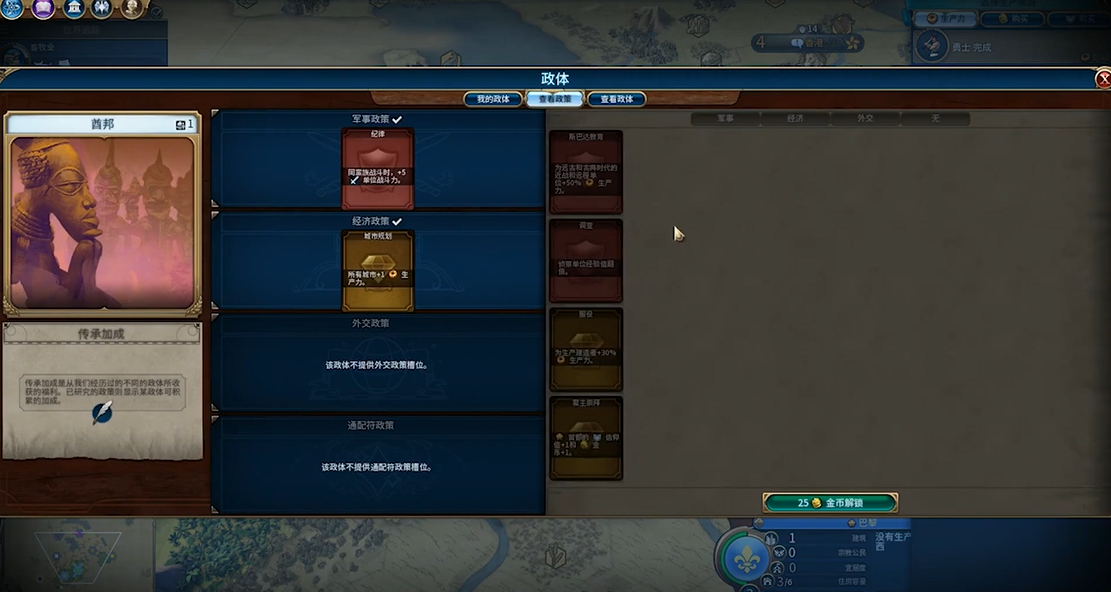Close the 政体 government window
Screen dimensions: 1111x592
click(x=1102, y=79)
